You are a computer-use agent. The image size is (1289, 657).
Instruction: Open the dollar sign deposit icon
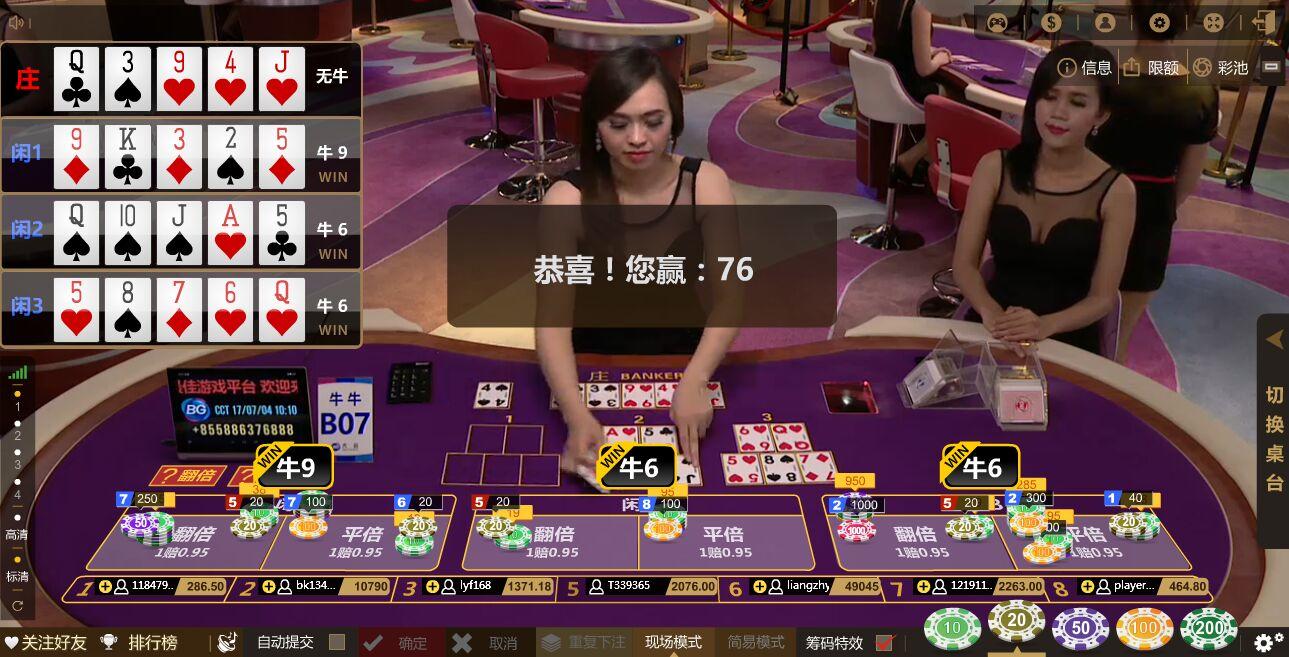coord(1052,23)
